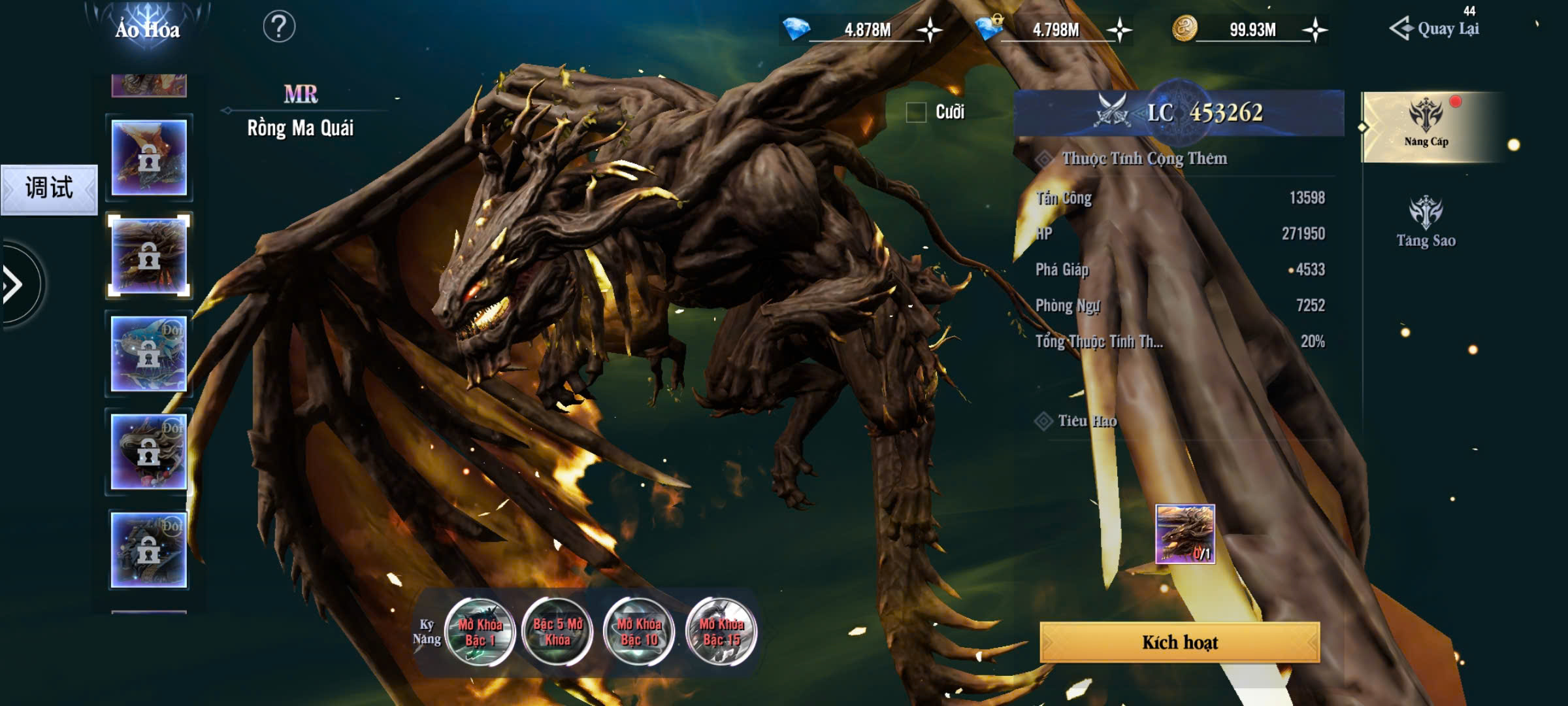Switch to the Tăng Sao tab

click(x=1426, y=222)
